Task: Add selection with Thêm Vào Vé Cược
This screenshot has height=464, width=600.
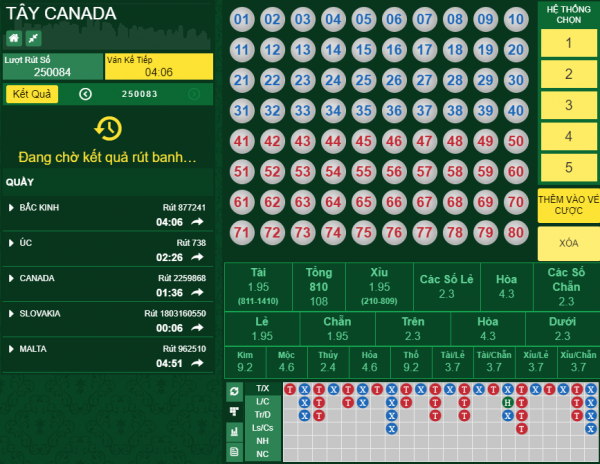Action: [568, 205]
